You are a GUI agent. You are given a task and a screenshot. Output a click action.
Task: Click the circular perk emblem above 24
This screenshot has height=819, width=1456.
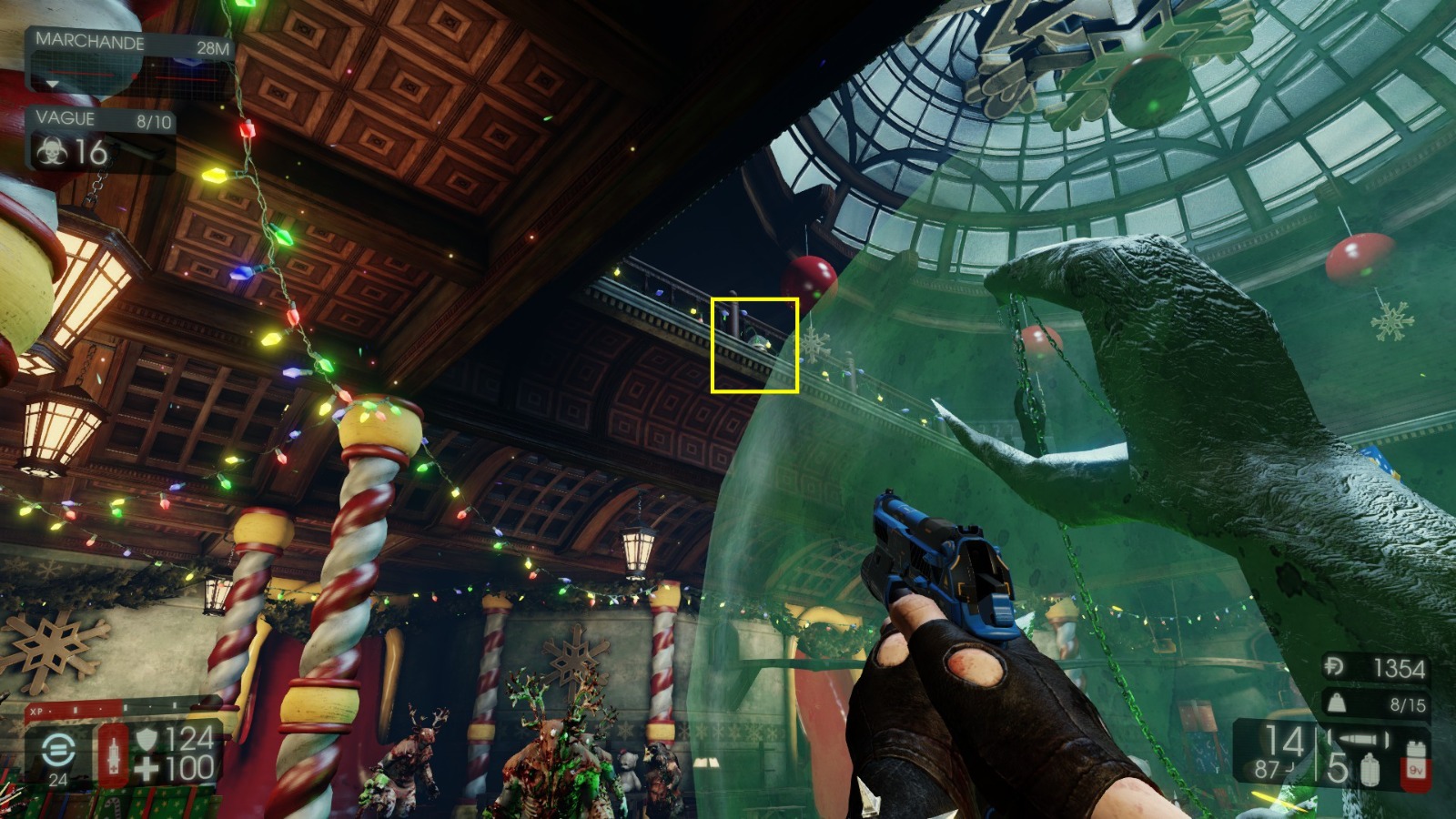pyautogui.click(x=58, y=751)
